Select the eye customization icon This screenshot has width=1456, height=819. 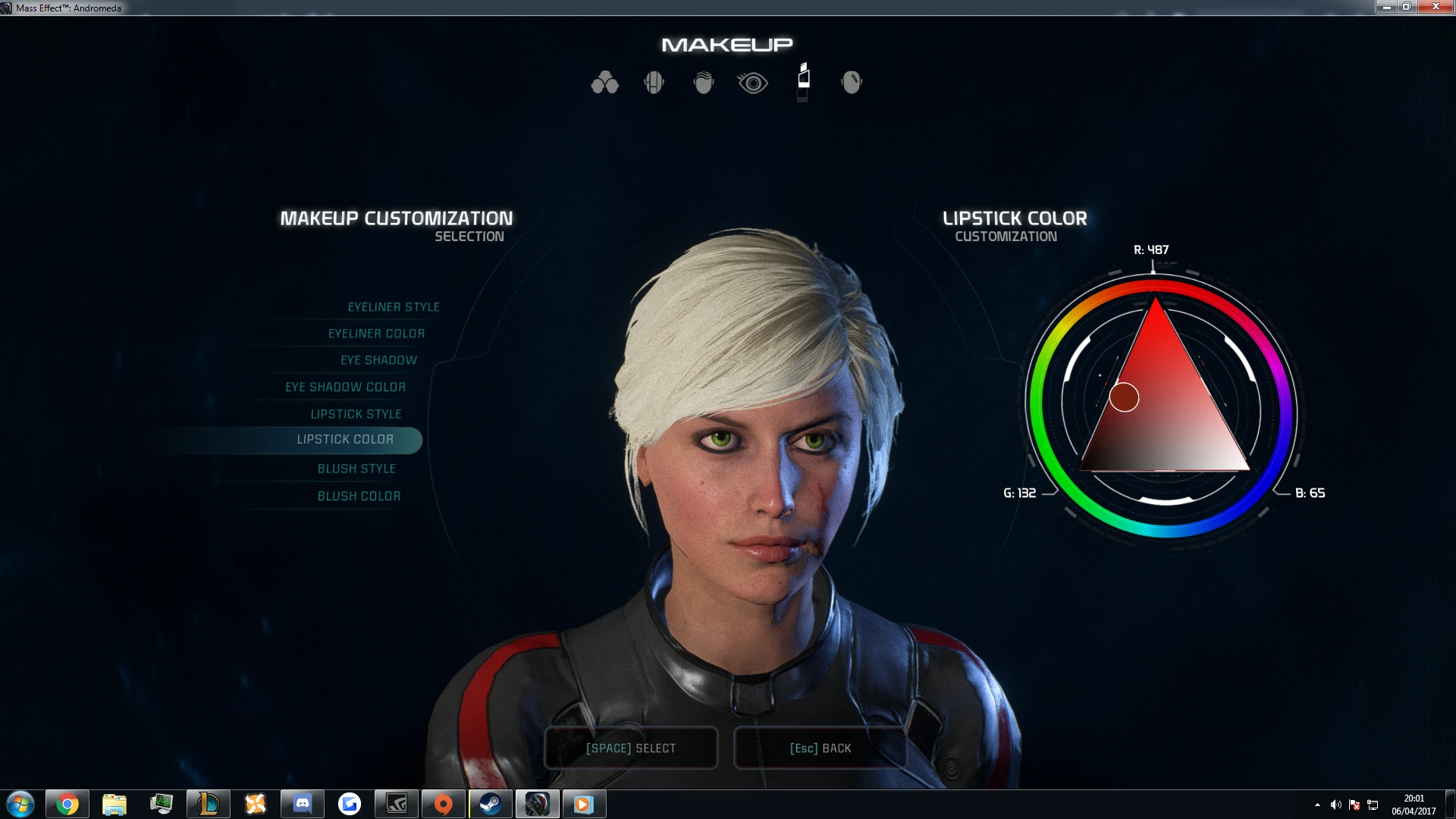coord(752,82)
